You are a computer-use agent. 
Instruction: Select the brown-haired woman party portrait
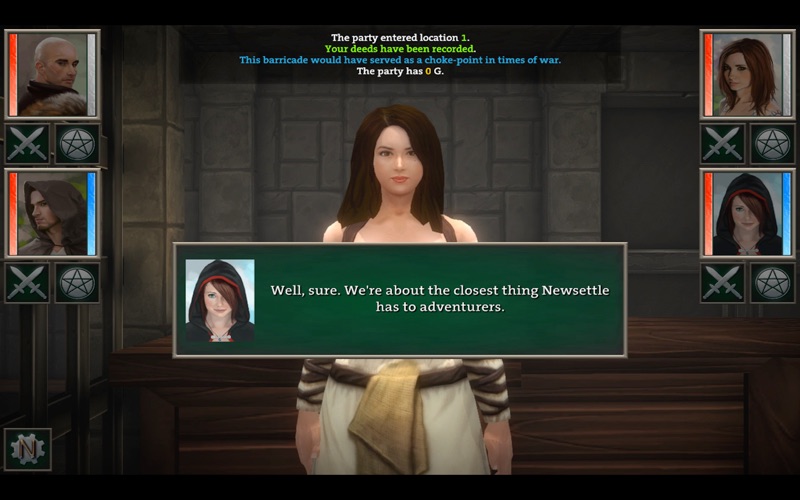coord(747,75)
